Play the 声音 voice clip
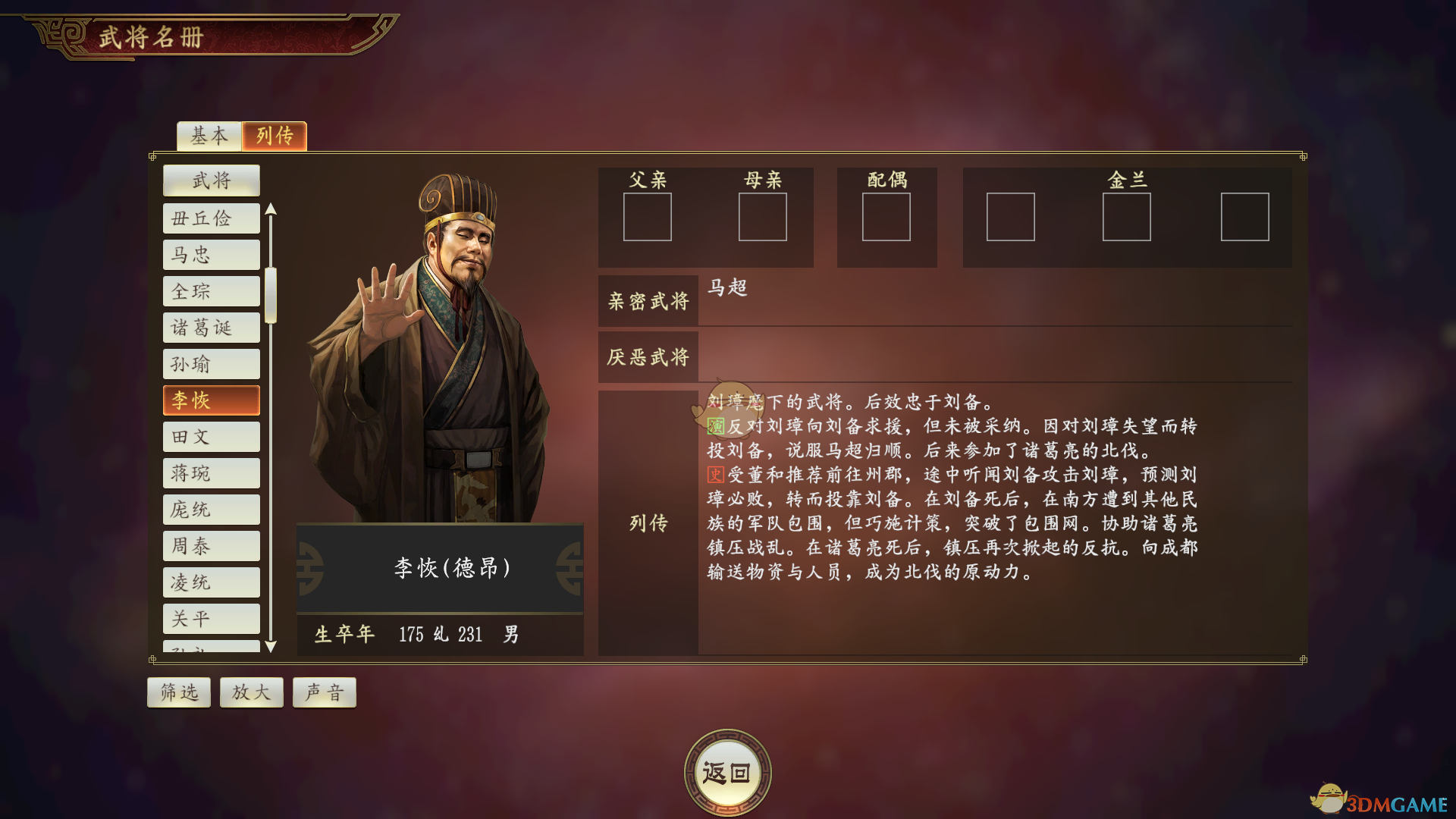Image resolution: width=1456 pixels, height=819 pixels. 324,692
